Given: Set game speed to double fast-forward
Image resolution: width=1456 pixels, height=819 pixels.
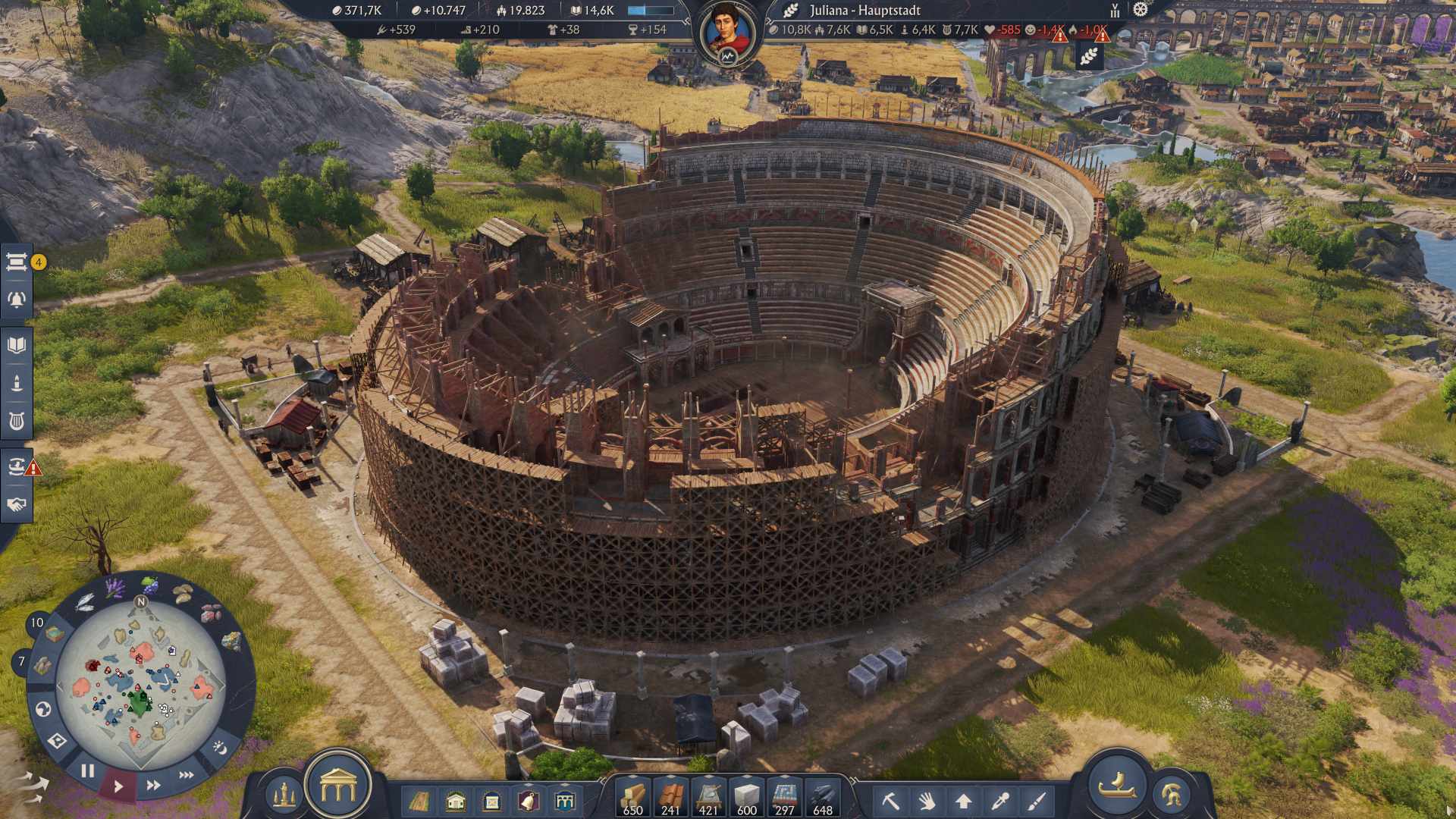Looking at the screenshot, I should pos(153,786).
